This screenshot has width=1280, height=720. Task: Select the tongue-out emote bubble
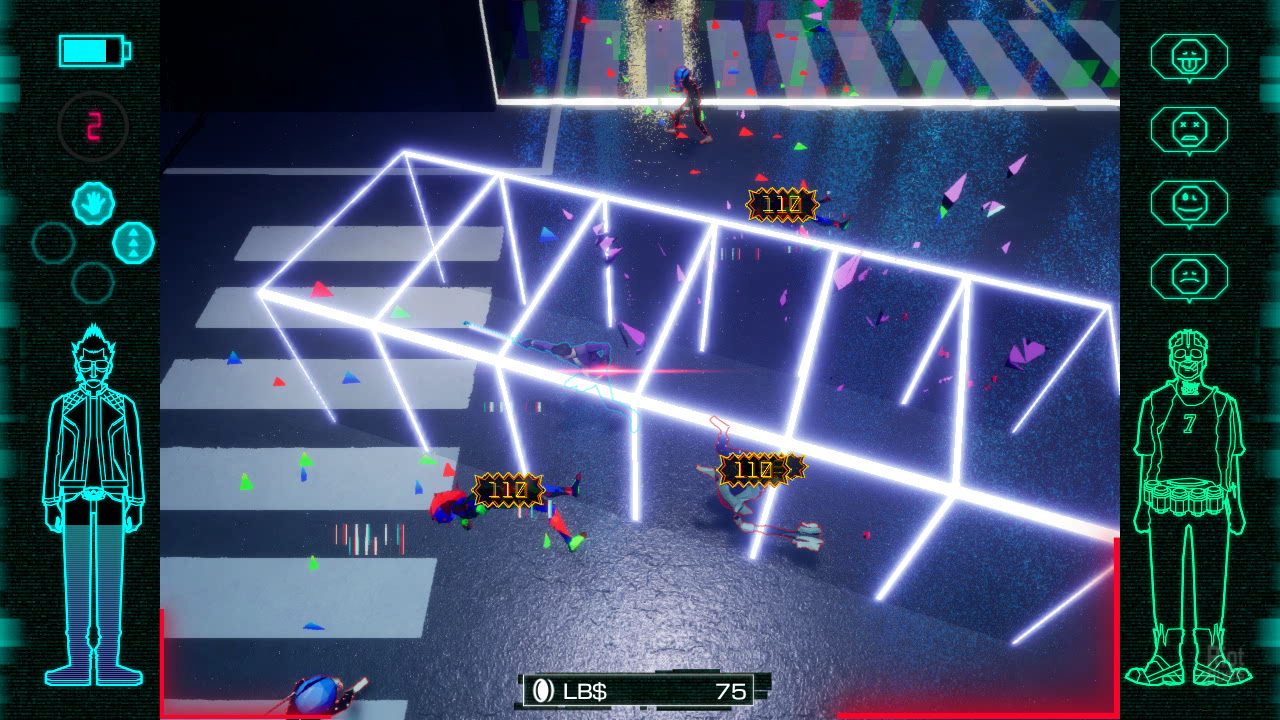click(x=1188, y=57)
